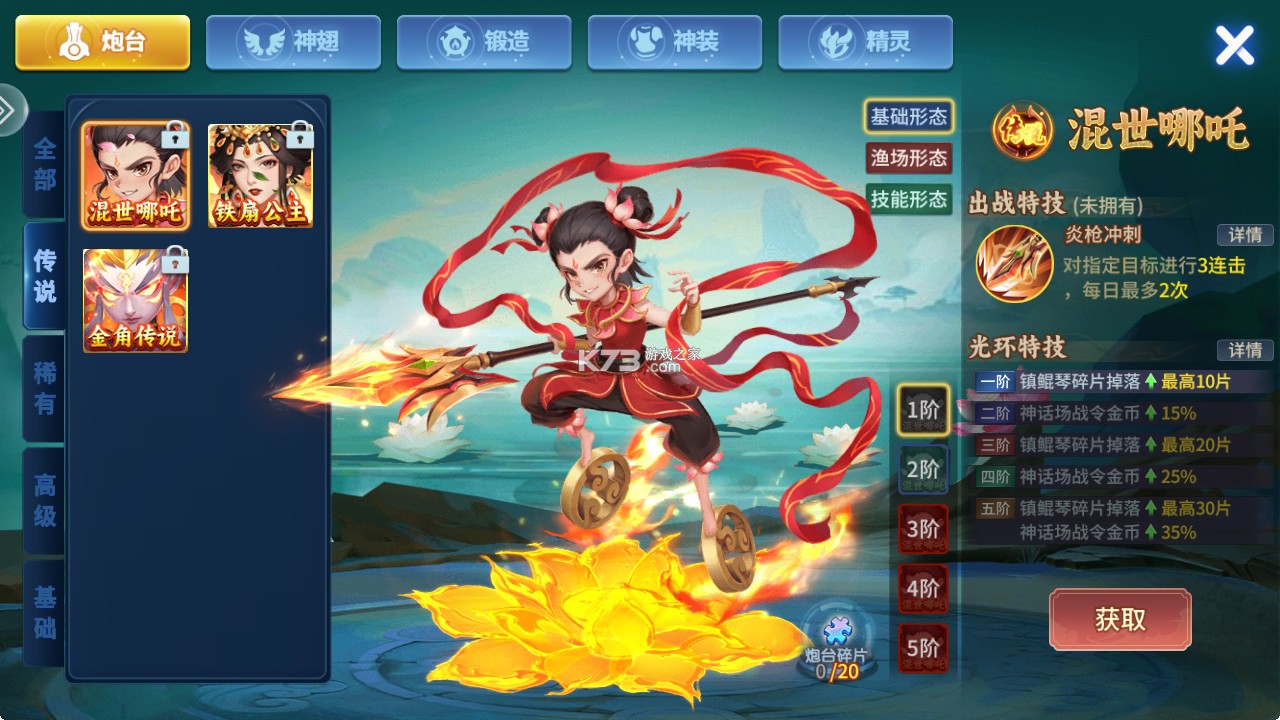Open the 神装 armor panel

(674, 40)
